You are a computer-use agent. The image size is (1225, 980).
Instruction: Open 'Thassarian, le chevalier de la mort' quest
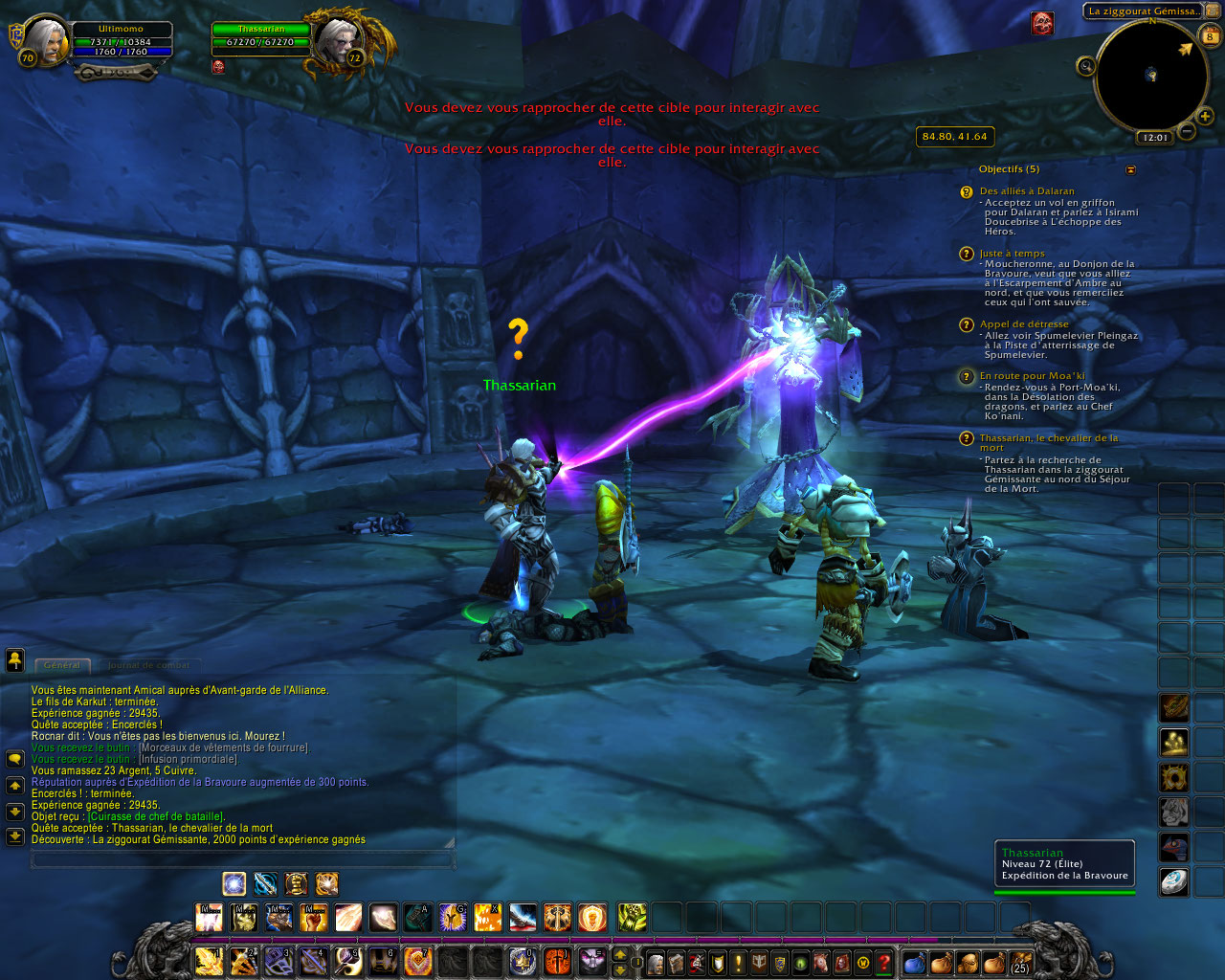[x=1048, y=438]
